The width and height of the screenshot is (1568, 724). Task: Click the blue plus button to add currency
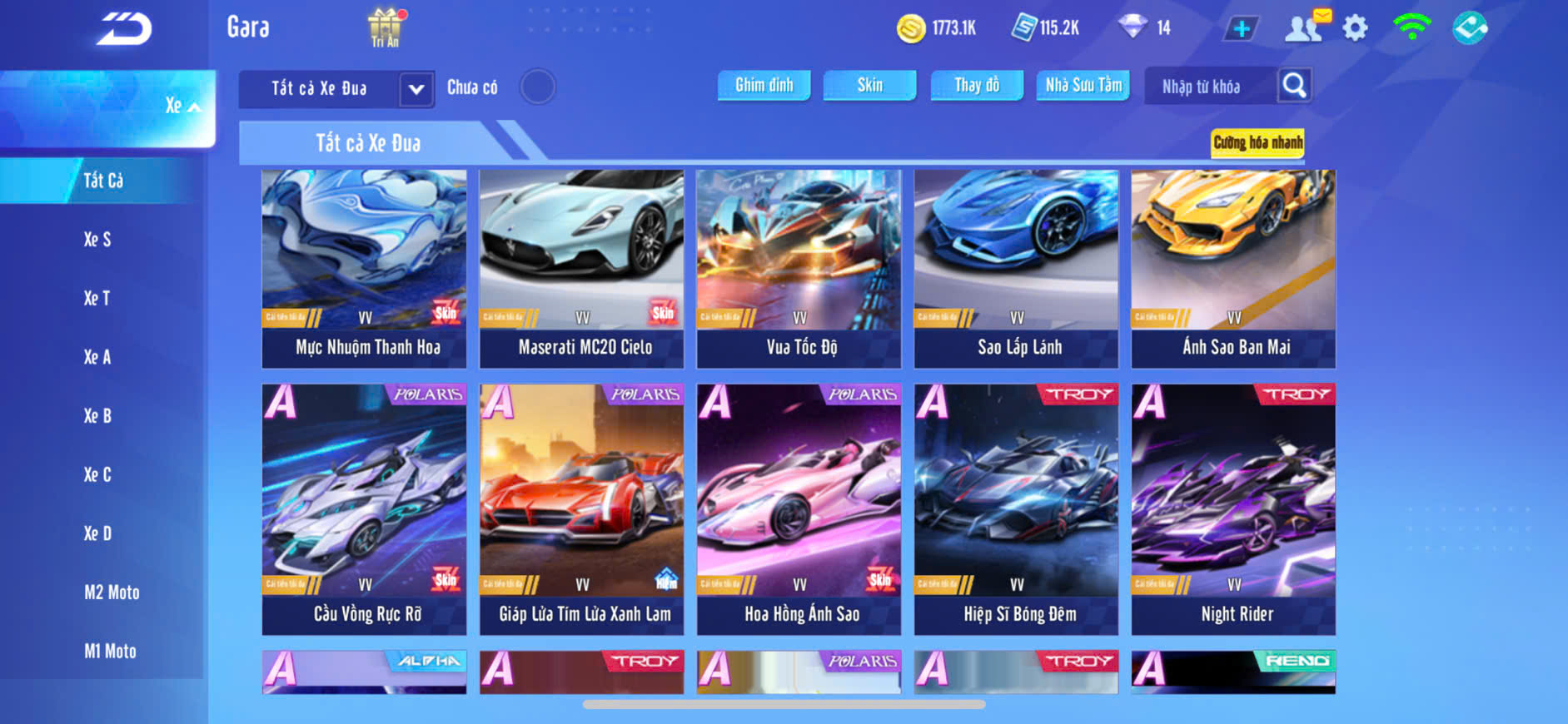point(1241,28)
